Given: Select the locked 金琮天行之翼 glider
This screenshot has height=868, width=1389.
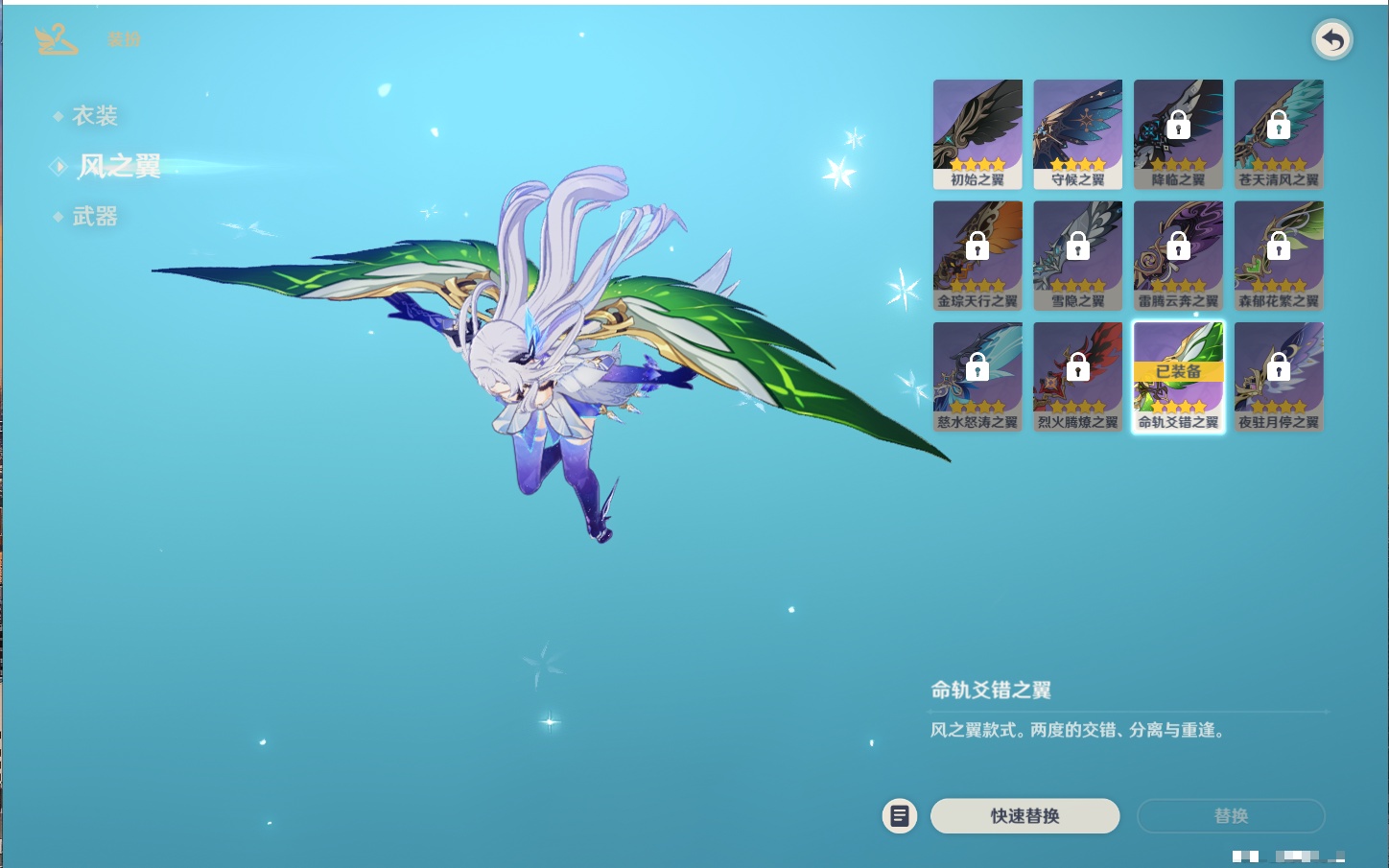Looking at the screenshot, I should click(977, 255).
